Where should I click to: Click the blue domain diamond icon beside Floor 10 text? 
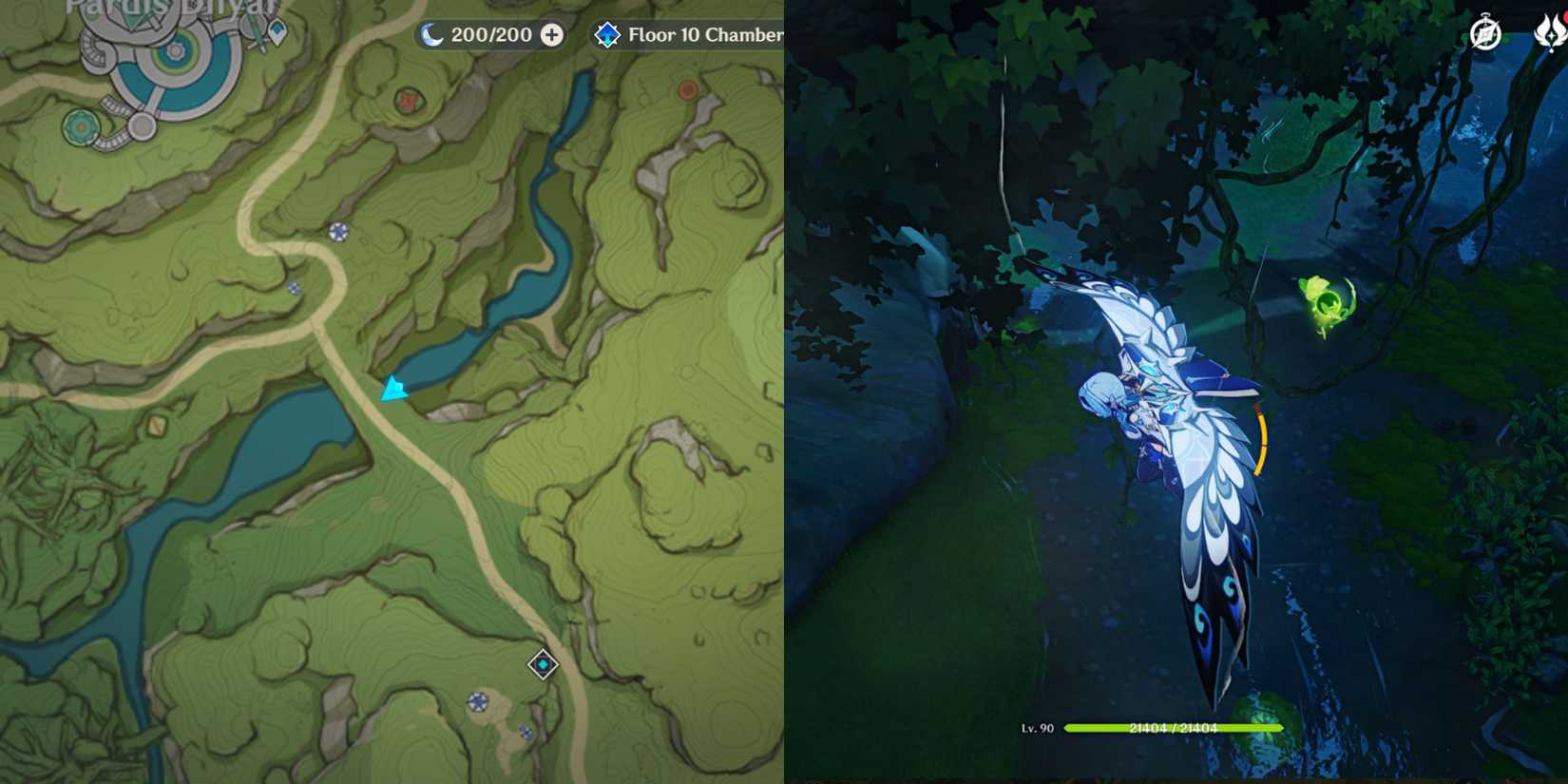(x=609, y=35)
